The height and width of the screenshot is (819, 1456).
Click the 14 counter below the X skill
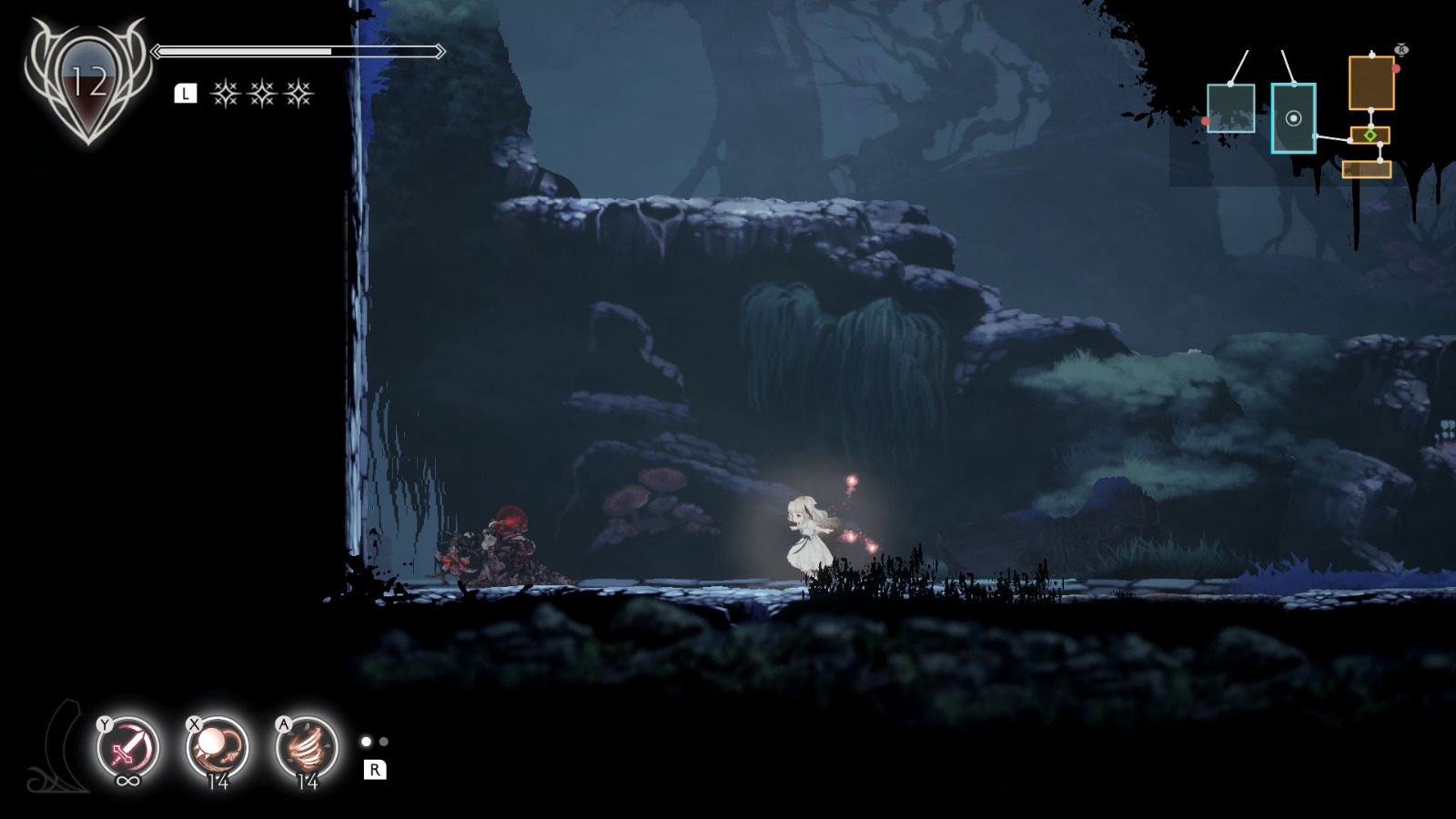click(217, 781)
